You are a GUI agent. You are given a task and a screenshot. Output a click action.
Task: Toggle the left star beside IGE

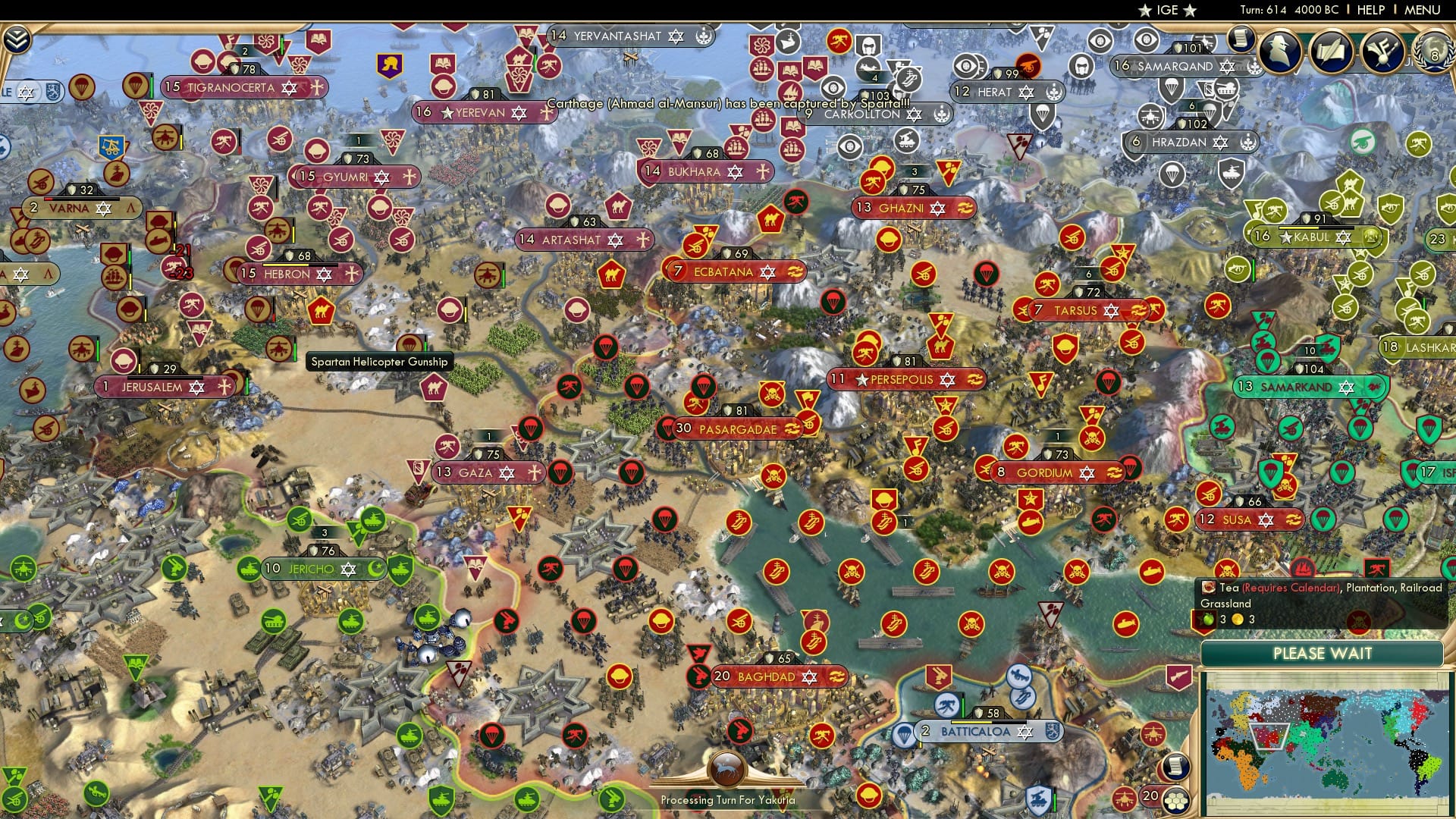point(1144,11)
